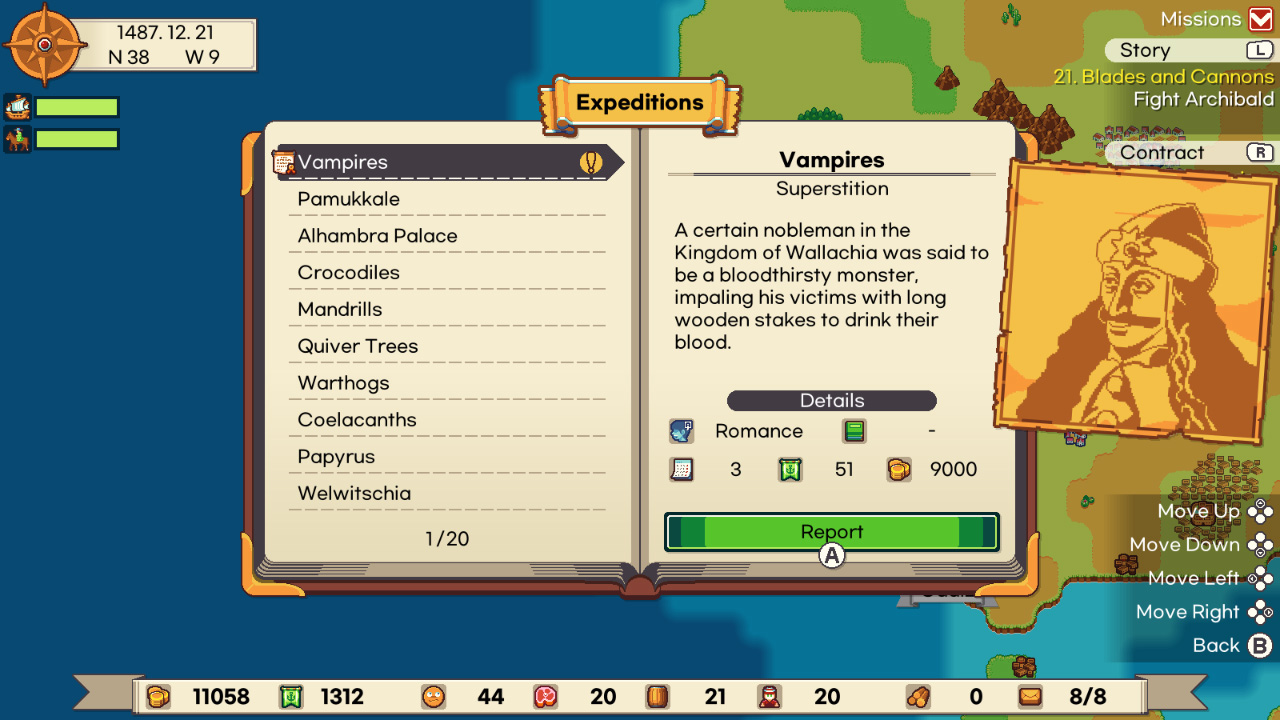Select the meat resource icon in bottom bar
This screenshot has height=720, width=1280.
[x=547, y=696]
